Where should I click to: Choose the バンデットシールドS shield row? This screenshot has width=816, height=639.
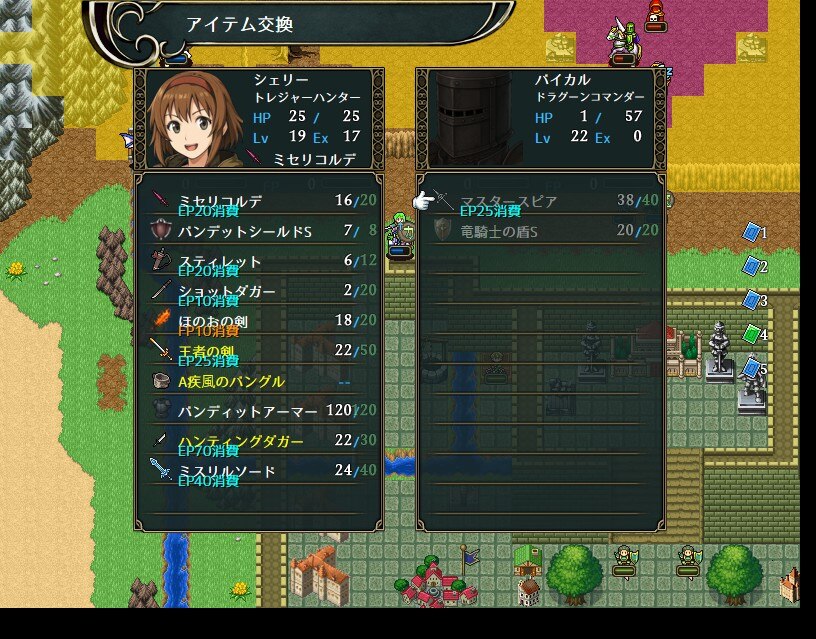click(258, 231)
